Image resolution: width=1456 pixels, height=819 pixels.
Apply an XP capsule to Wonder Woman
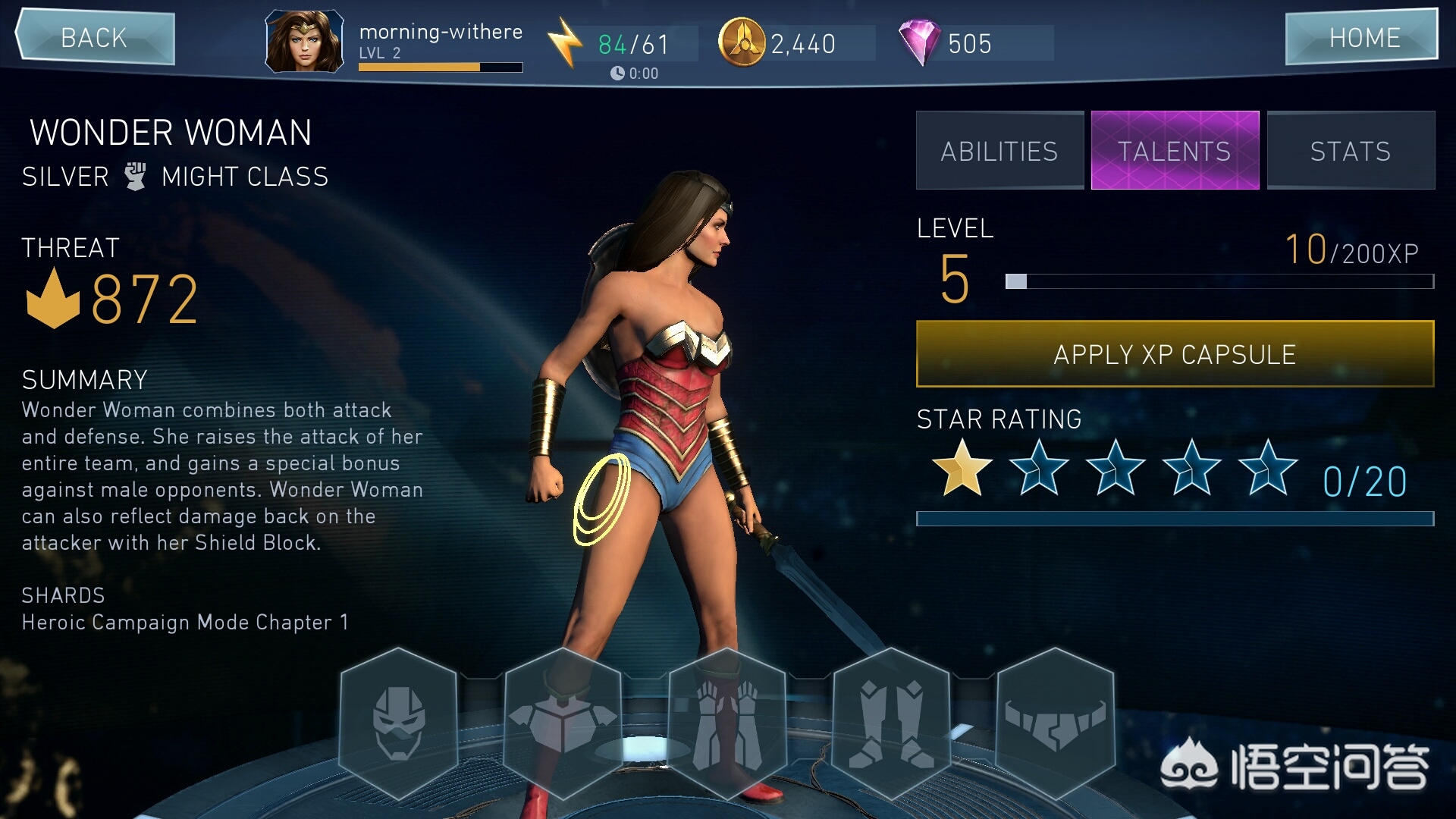[1175, 354]
